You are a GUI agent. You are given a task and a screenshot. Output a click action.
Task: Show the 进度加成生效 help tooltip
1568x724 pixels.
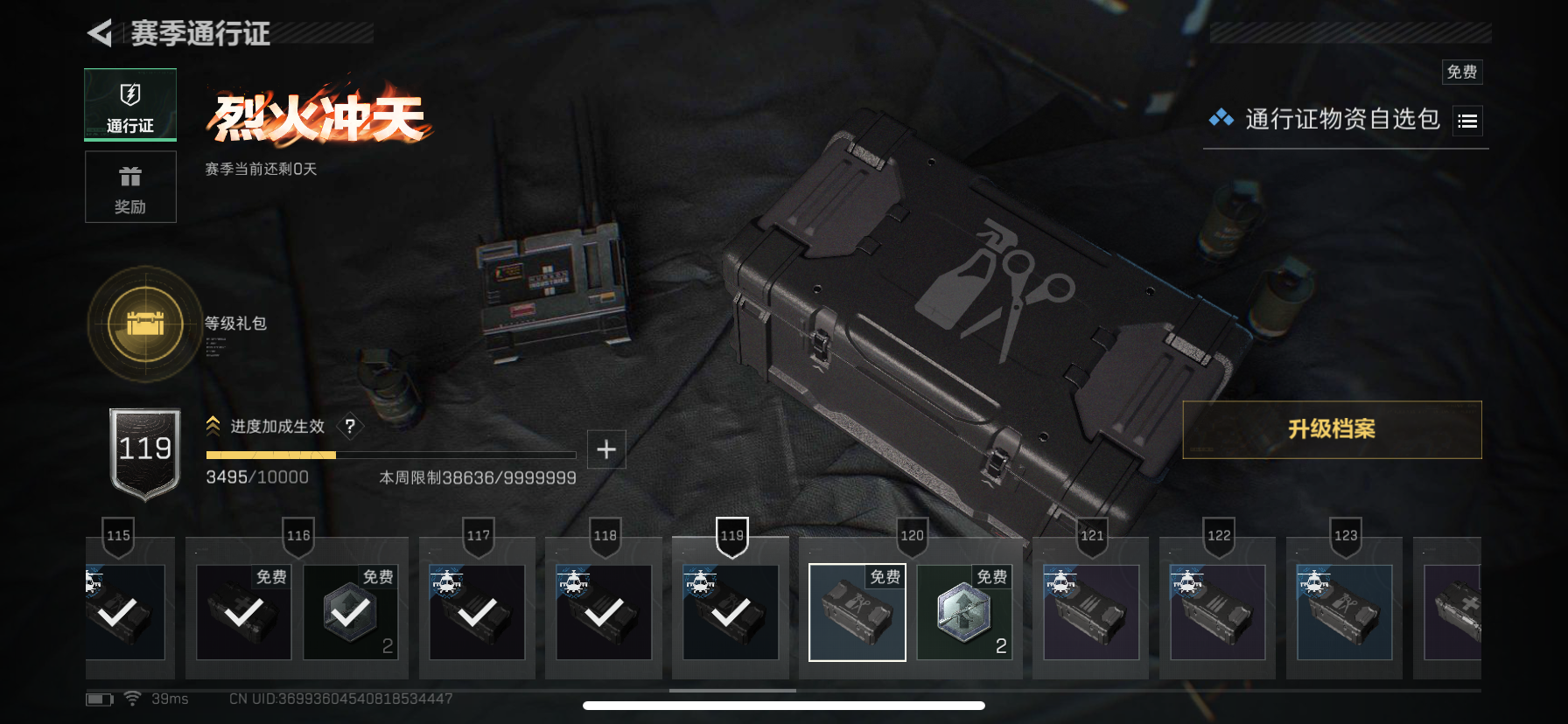[x=350, y=426]
